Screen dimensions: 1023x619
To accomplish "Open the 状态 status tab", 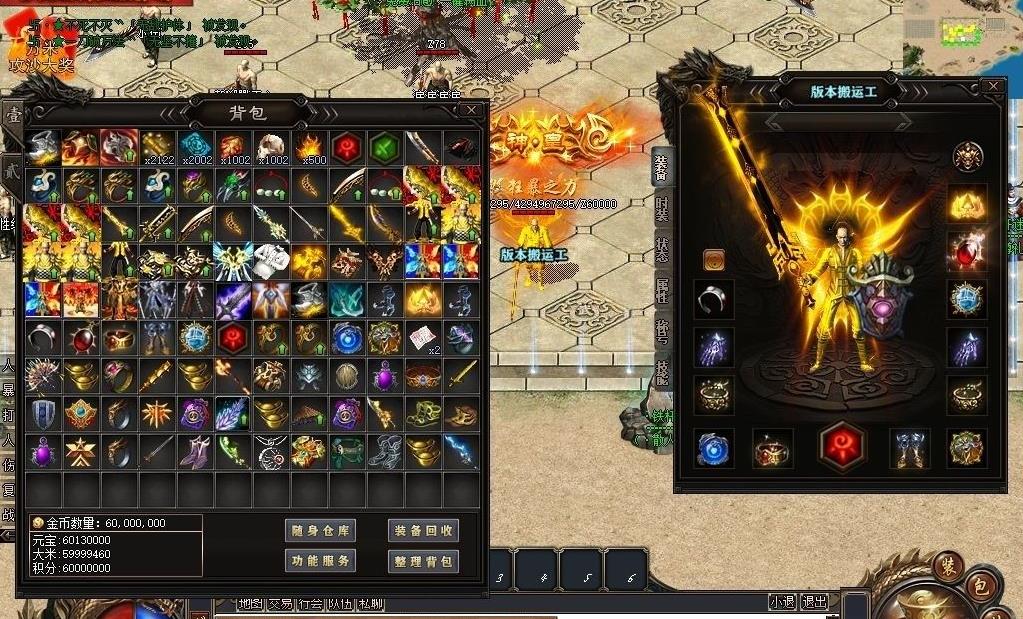I will coord(662,250).
